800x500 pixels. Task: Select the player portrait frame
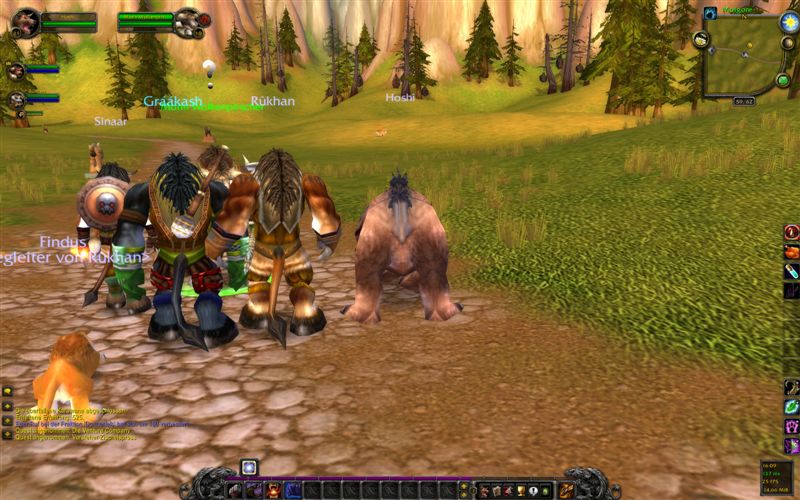[26, 21]
